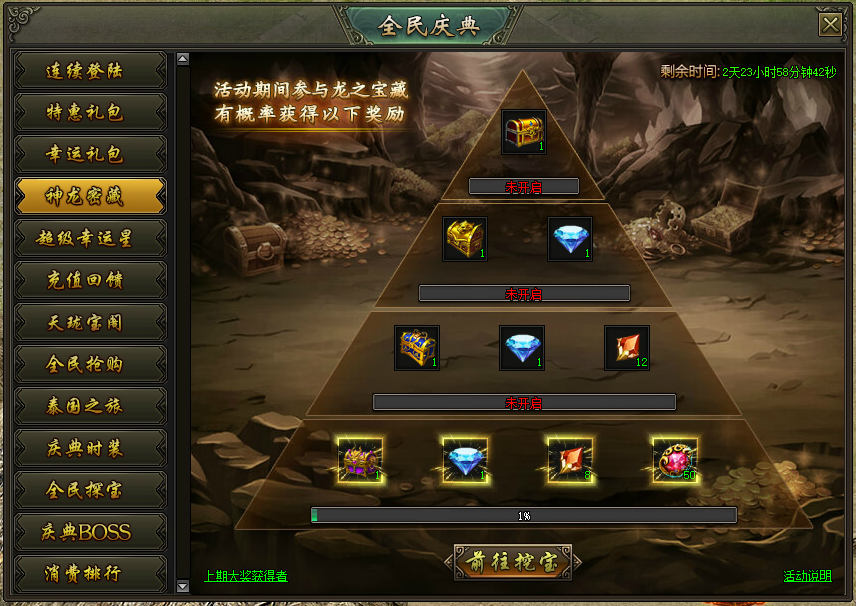The image size is (856, 606).
Task: Switch to the 连续登陆 tab
Action: [90, 70]
